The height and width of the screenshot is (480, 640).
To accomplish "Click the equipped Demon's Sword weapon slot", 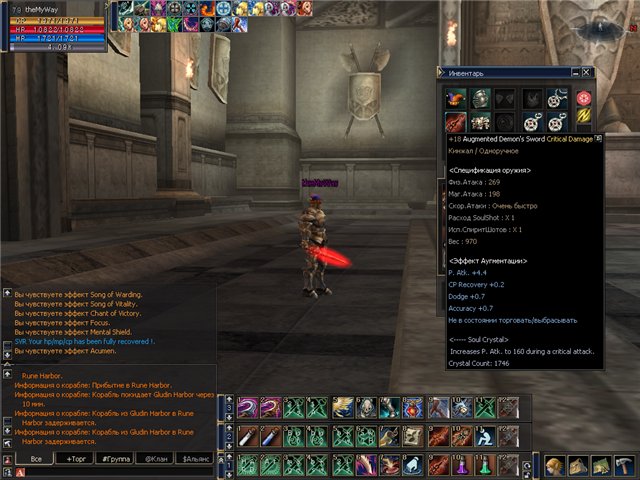I will coord(456,121).
